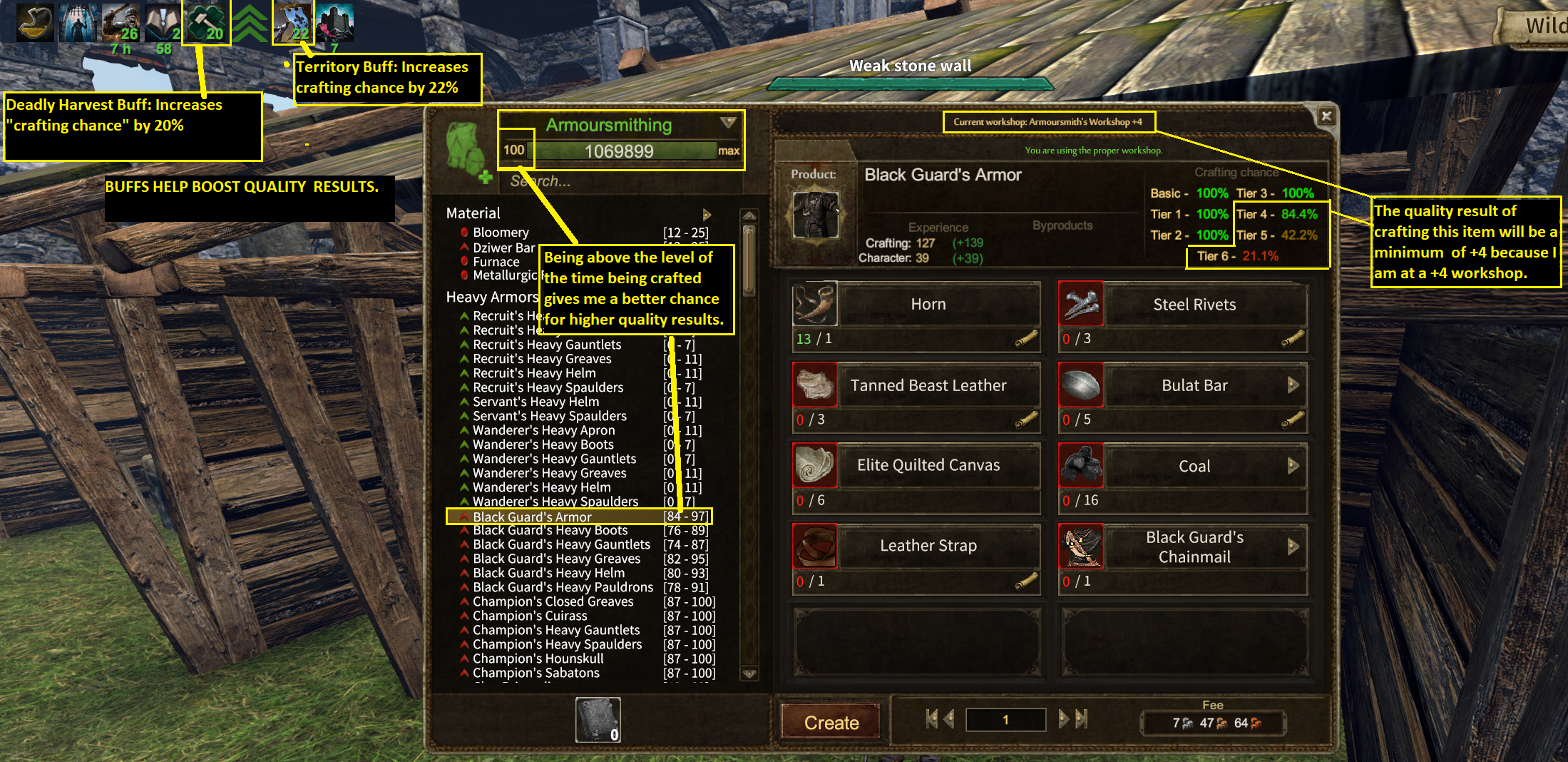Viewport: 1568px width, 762px height.
Task: Pick Wanderer's Heavy Helm recipe
Action: [541, 487]
